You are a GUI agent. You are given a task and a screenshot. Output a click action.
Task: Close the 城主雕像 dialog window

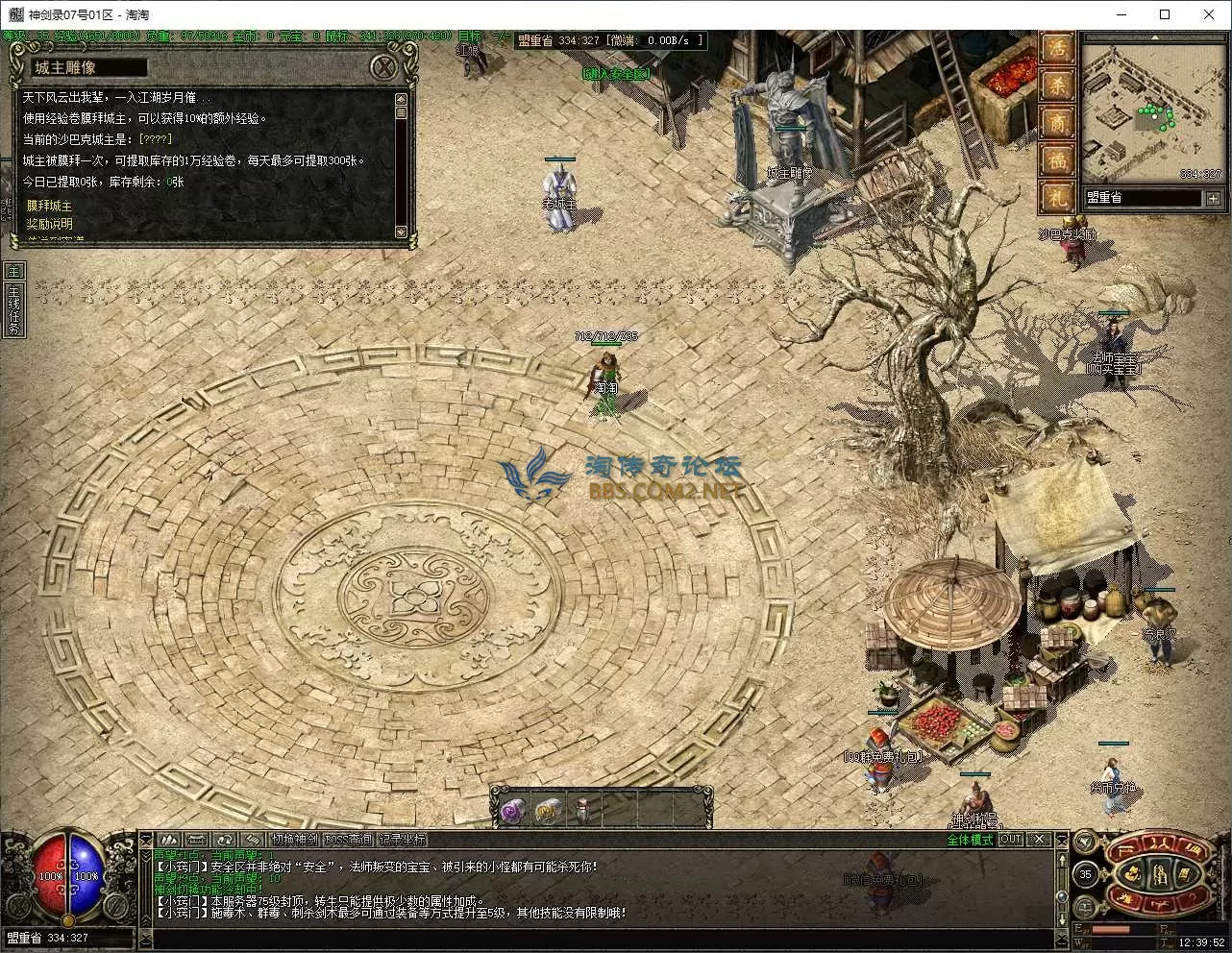coord(383,67)
